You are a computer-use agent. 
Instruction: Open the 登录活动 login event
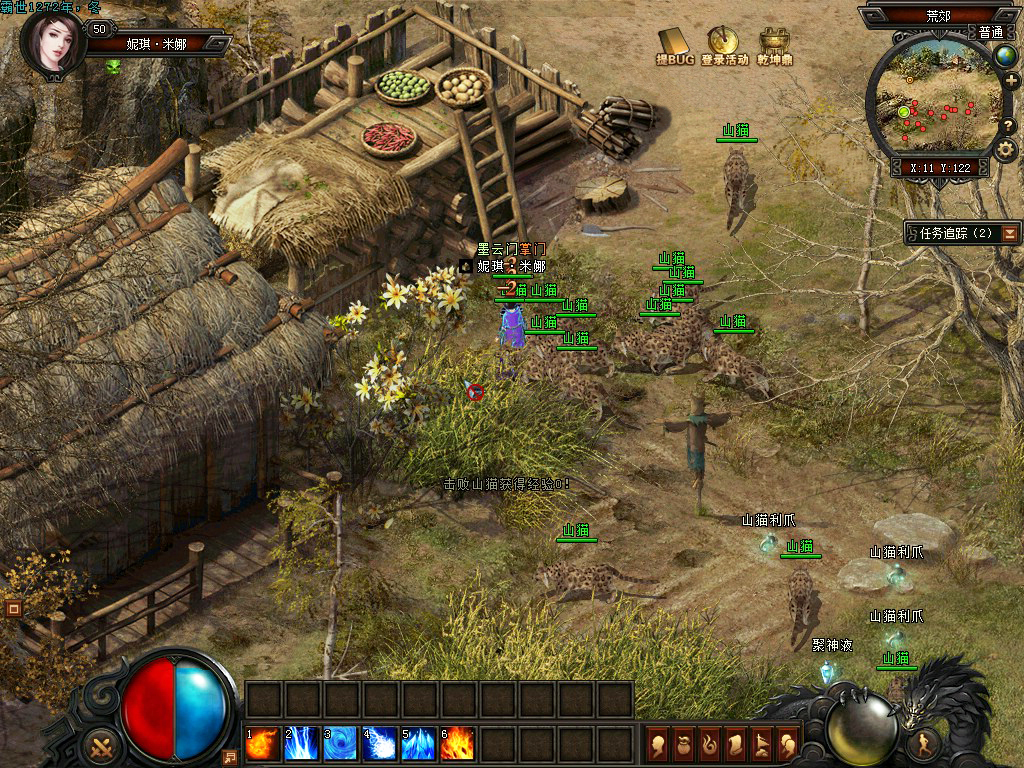click(x=723, y=42)
